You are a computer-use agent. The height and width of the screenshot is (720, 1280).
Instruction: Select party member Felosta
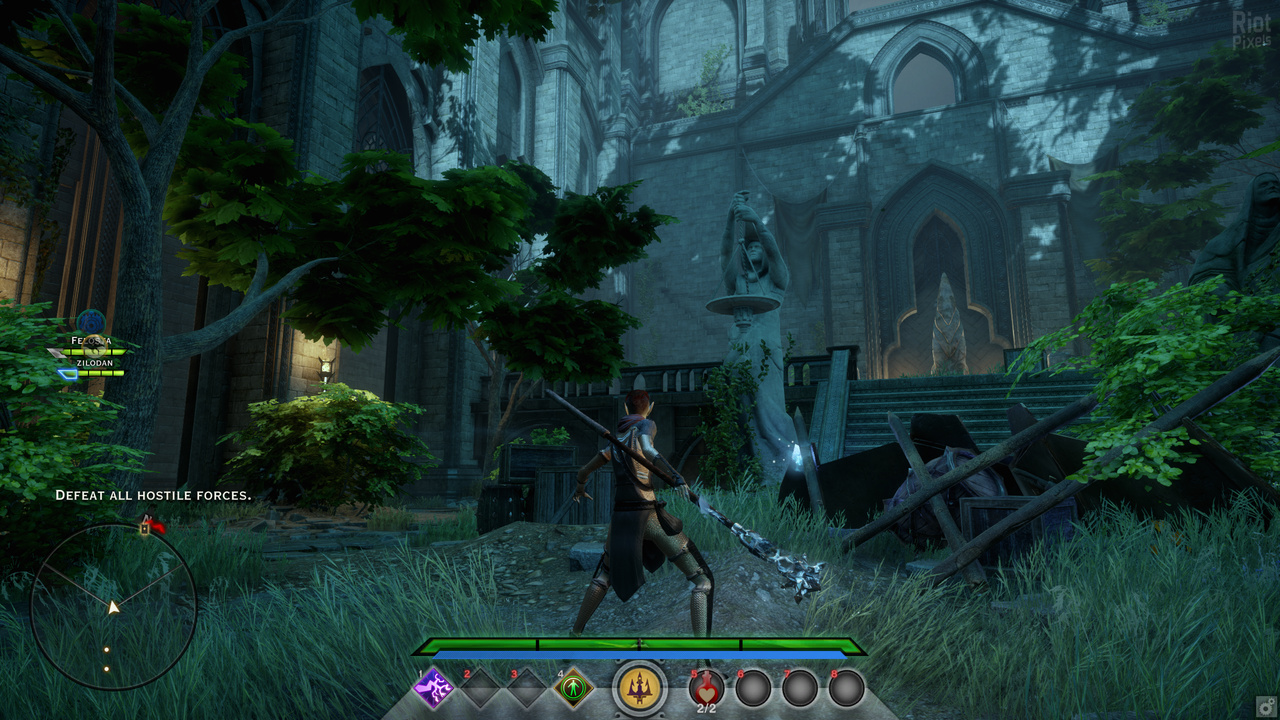pos(91,342)
